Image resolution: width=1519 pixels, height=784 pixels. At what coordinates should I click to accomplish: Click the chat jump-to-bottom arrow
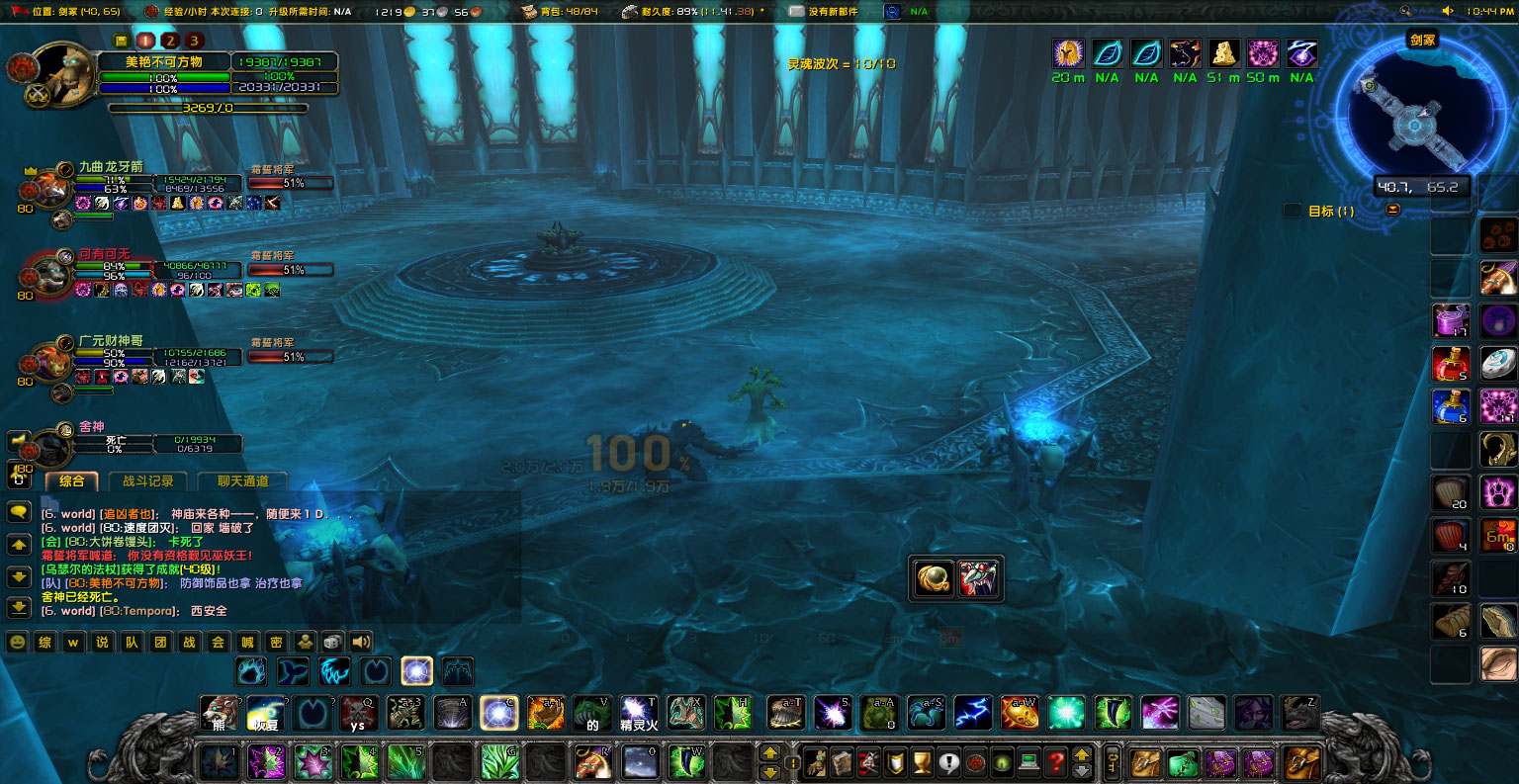click(x=18, y=607)
